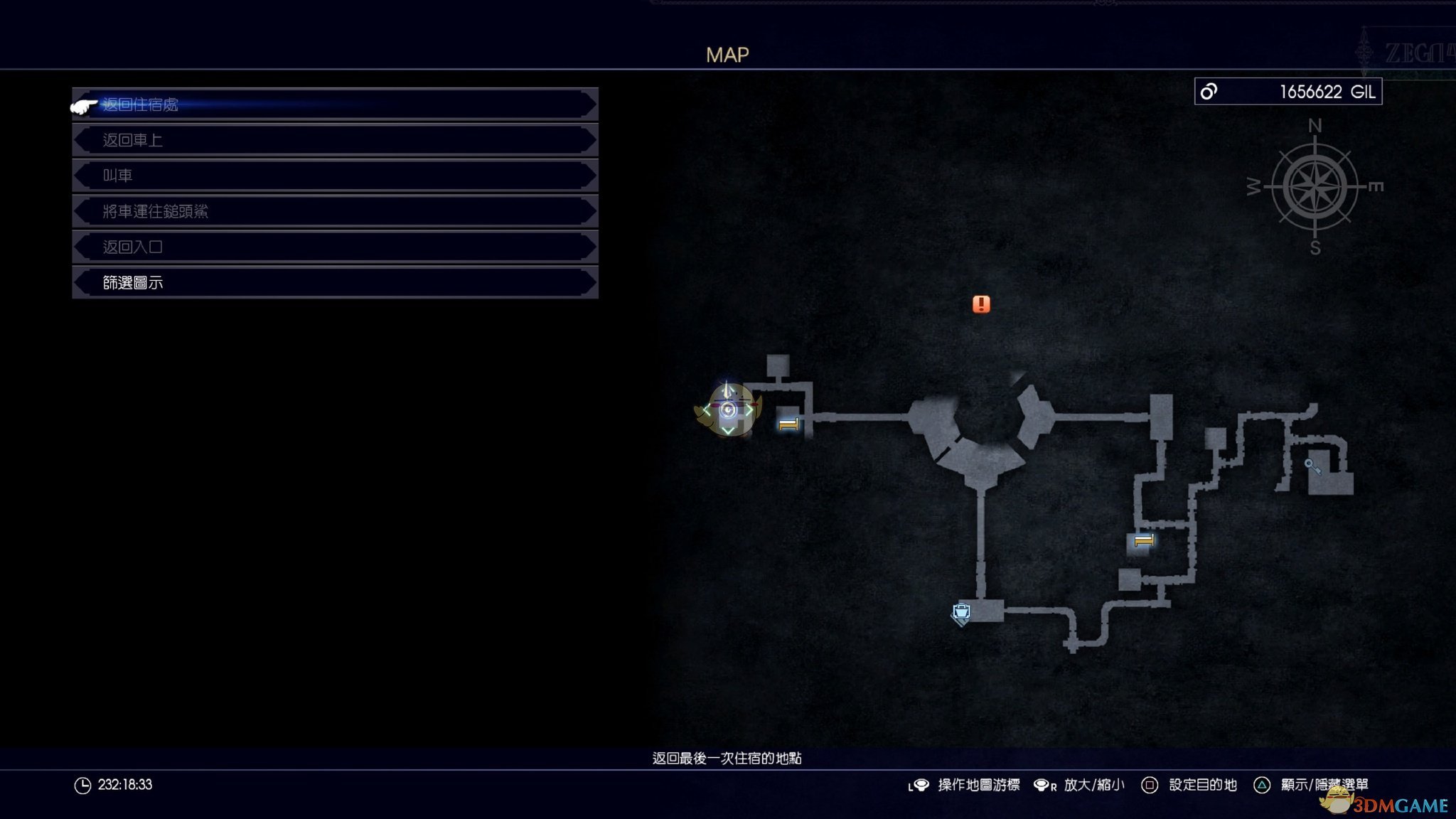Click the key icon on the map
The image size is (1456, 819).
[1312, 466]
